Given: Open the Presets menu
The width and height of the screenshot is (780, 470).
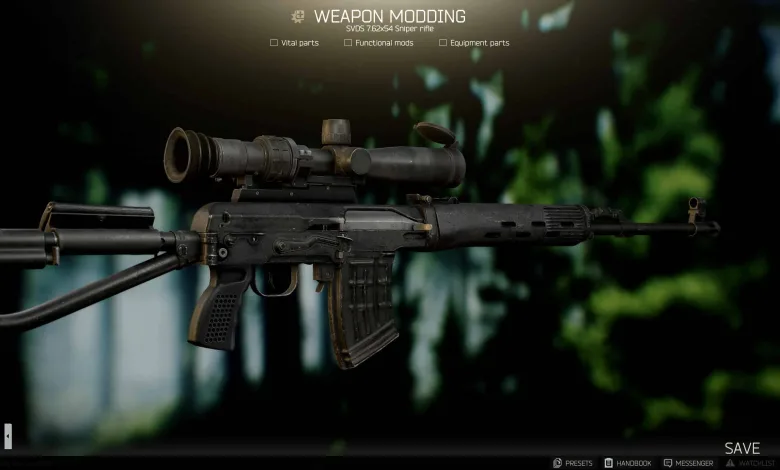Looking at the screenshot, I should 572,463.
